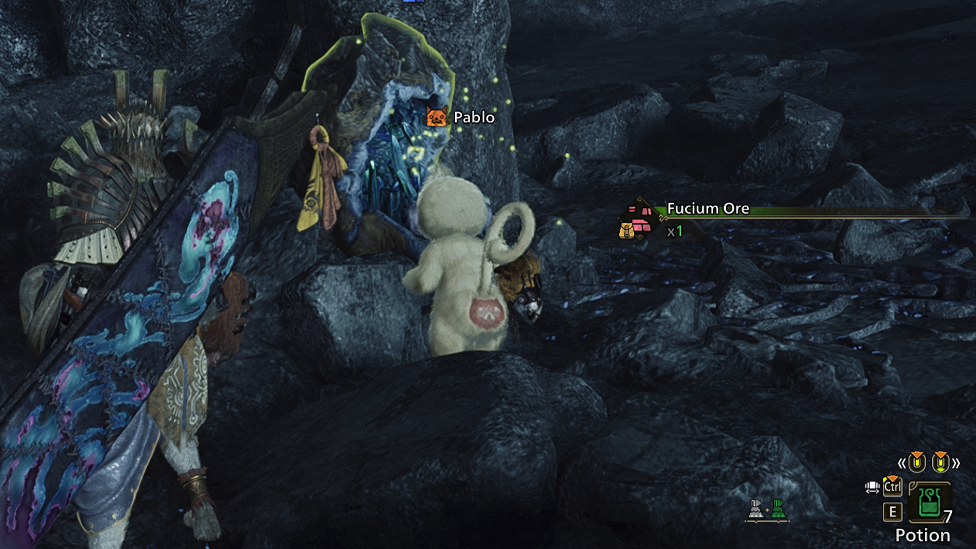
Task: Click the grey whetstone-shaped status icon
Action: [756, 509]
